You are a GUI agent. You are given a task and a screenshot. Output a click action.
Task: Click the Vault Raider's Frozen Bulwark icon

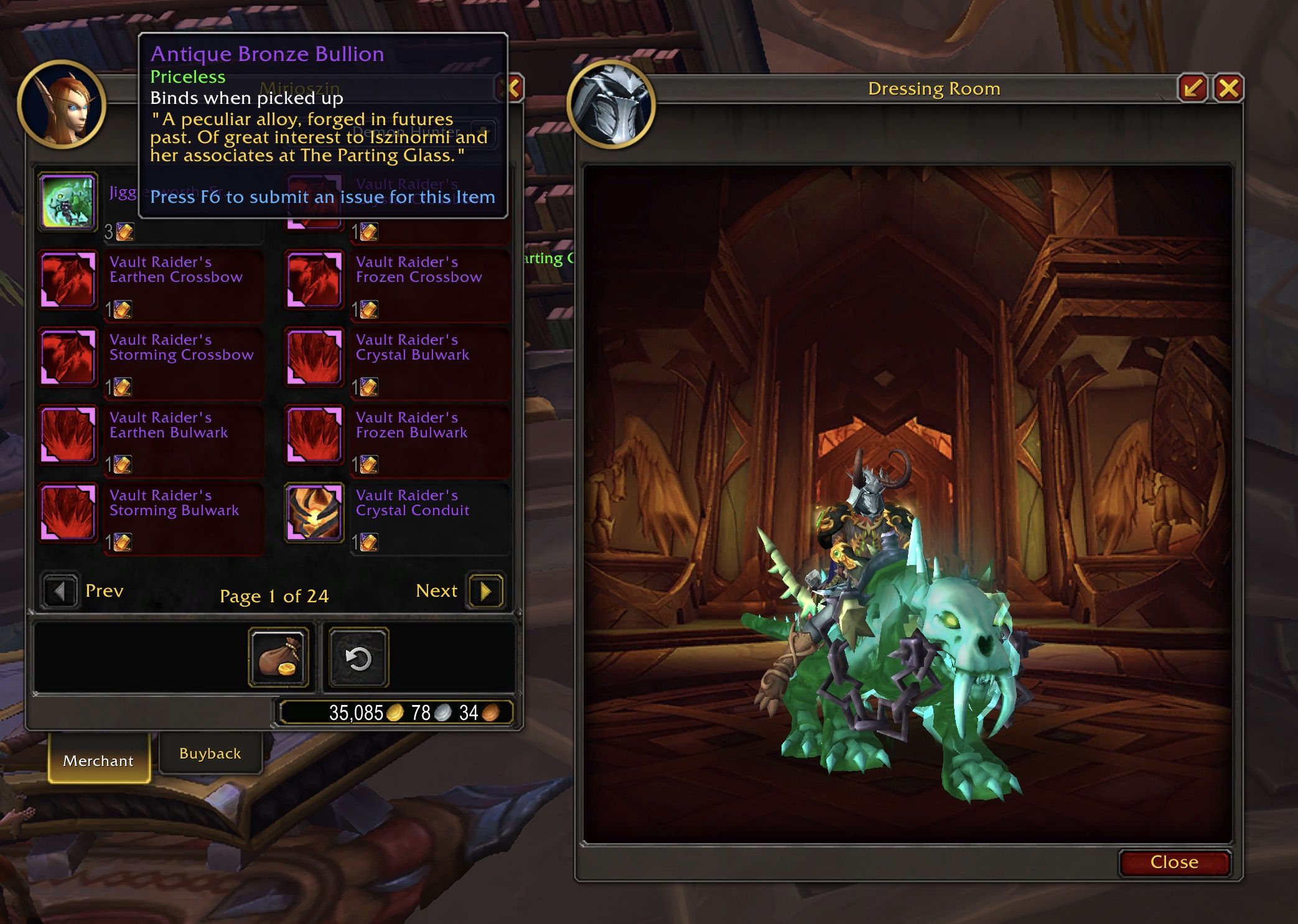click(x=314, y=435)
